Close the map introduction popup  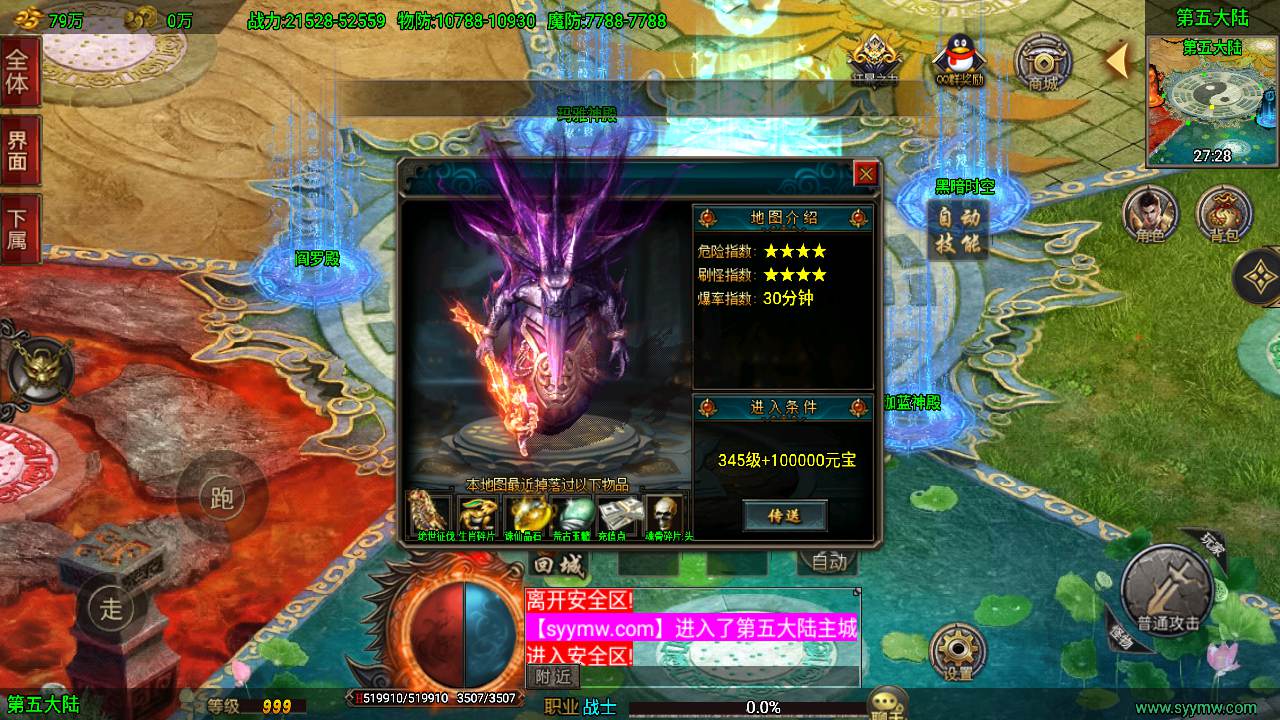pos(866,174)
